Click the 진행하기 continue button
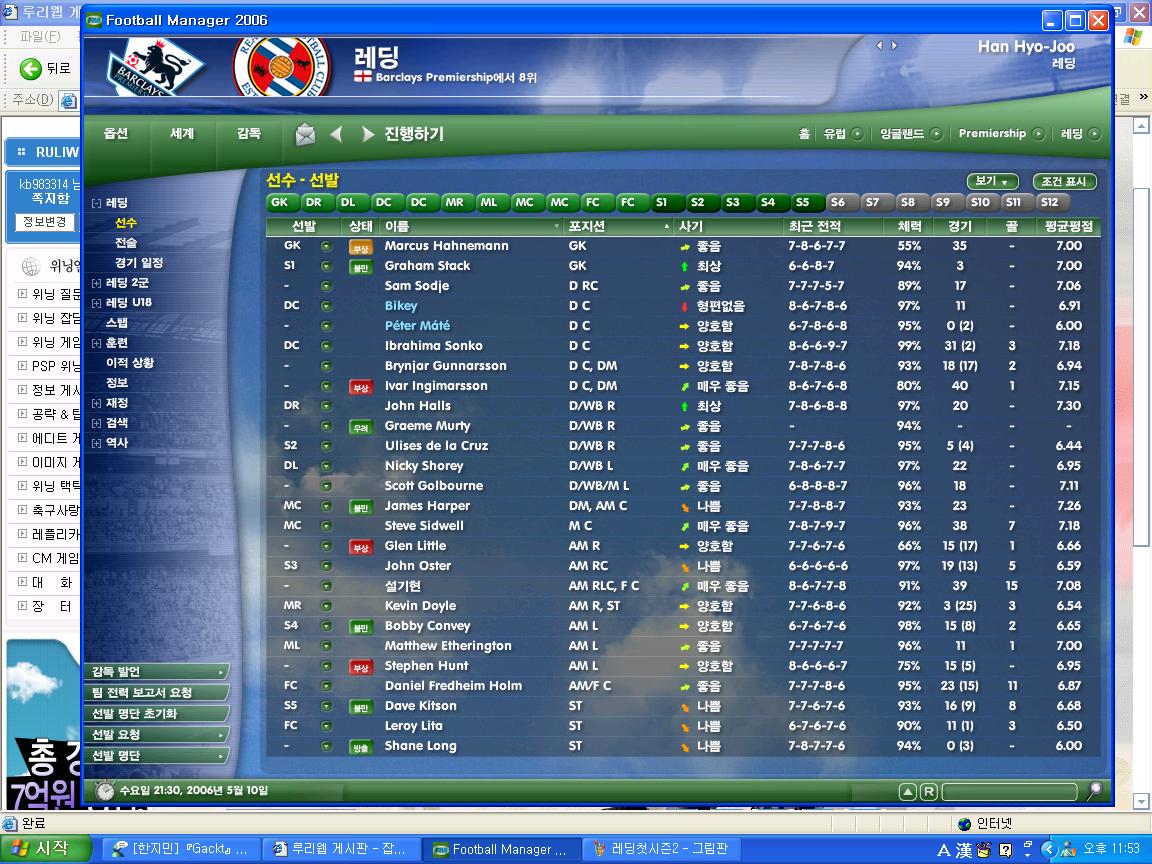1152x864 pixels. pyautogui.click(x=413, y=134)
